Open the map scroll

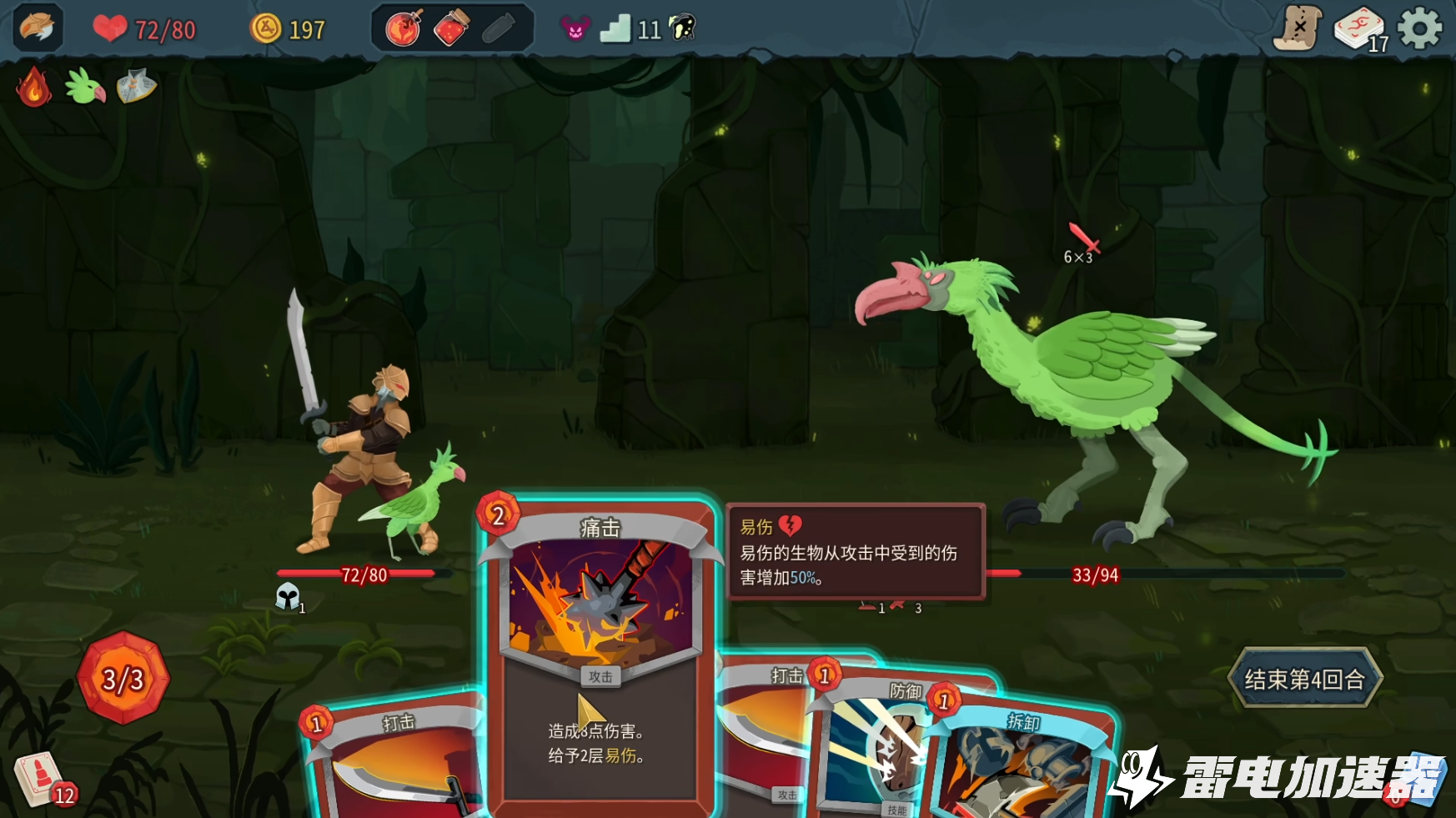(x=1298, y=29)
